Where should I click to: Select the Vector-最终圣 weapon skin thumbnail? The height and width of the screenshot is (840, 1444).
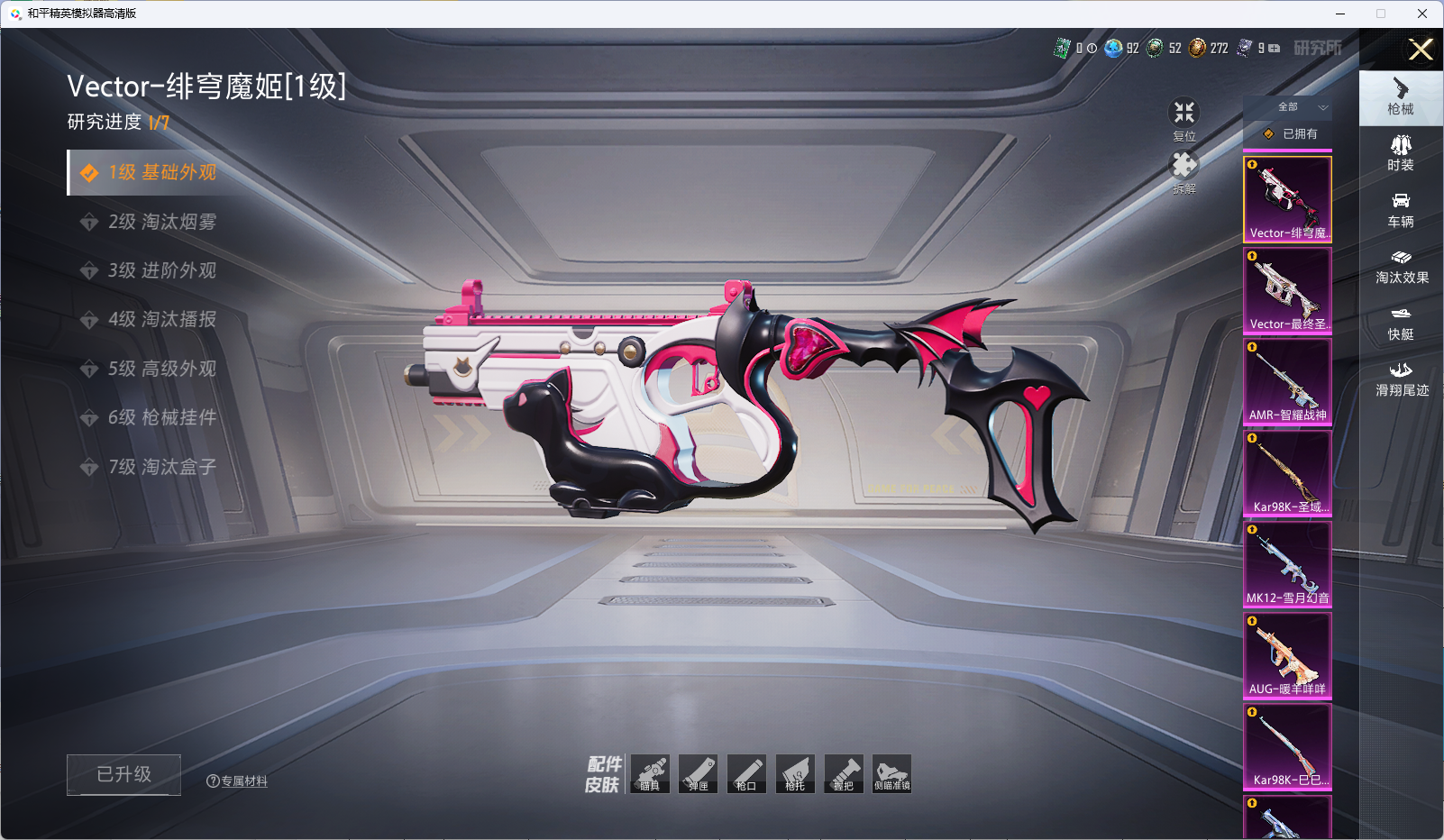click(1287, 290)
